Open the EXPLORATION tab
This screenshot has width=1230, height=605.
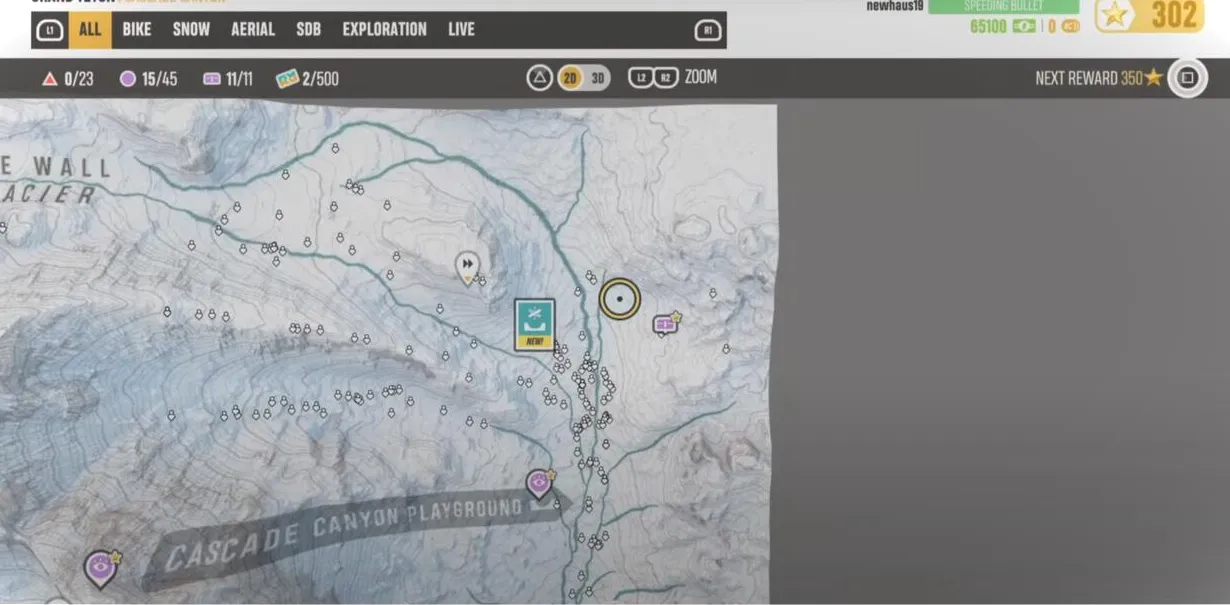click(384, 30)
